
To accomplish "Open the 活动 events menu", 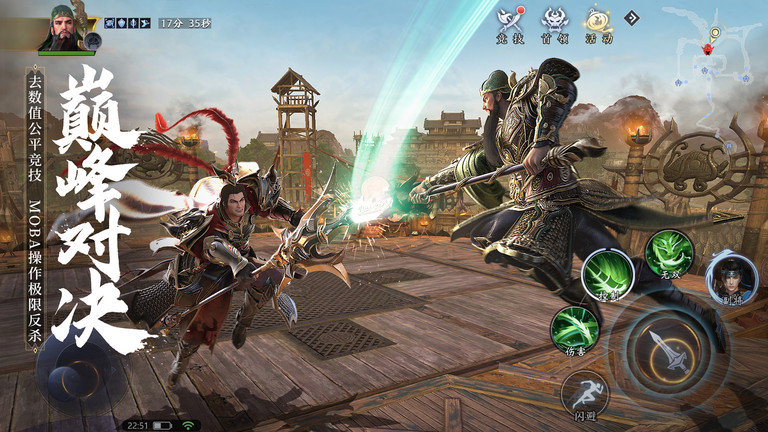I will tap(599, 24).
